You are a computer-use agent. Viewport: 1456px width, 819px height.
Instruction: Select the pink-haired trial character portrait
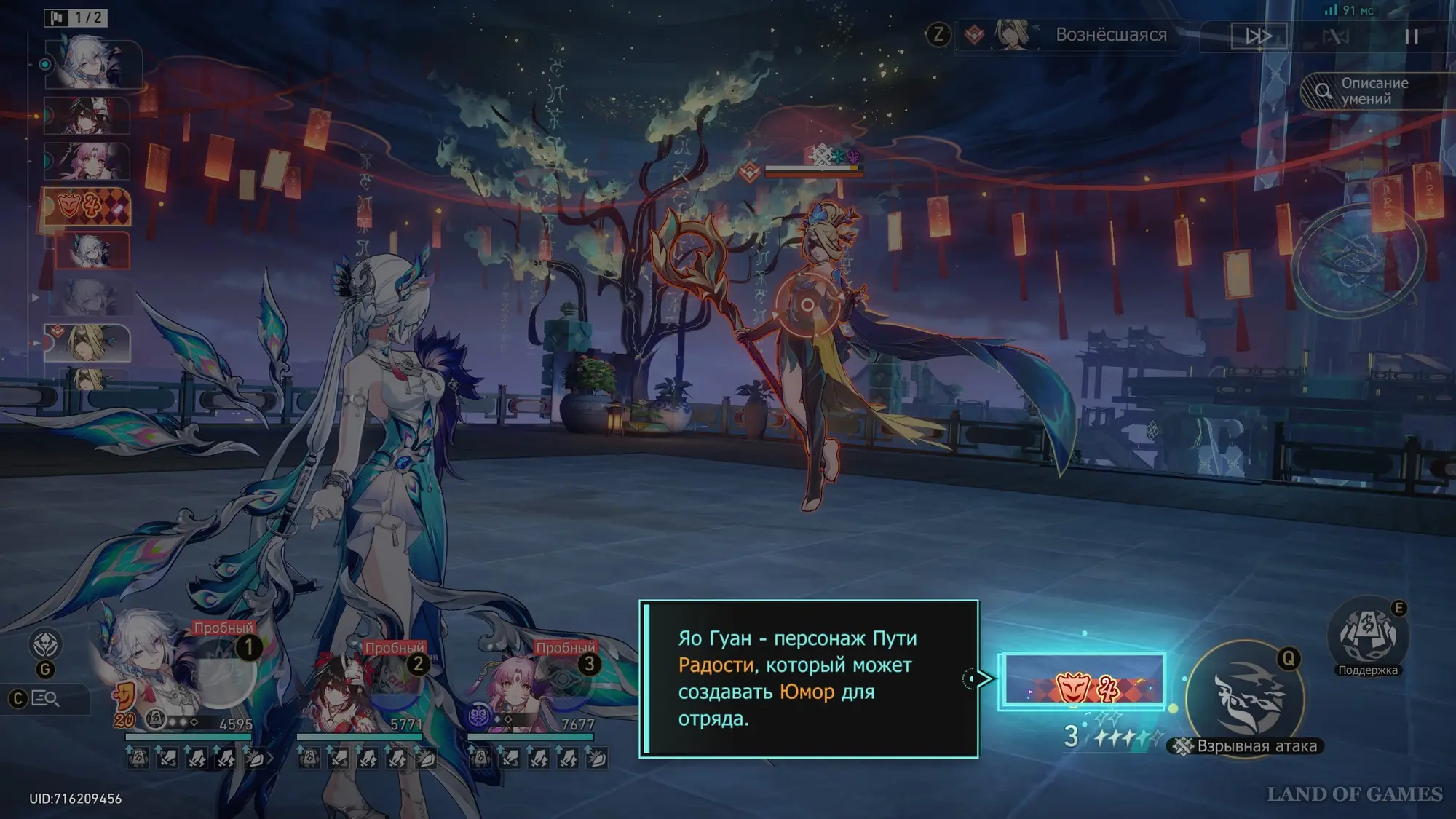coord(524,684)
